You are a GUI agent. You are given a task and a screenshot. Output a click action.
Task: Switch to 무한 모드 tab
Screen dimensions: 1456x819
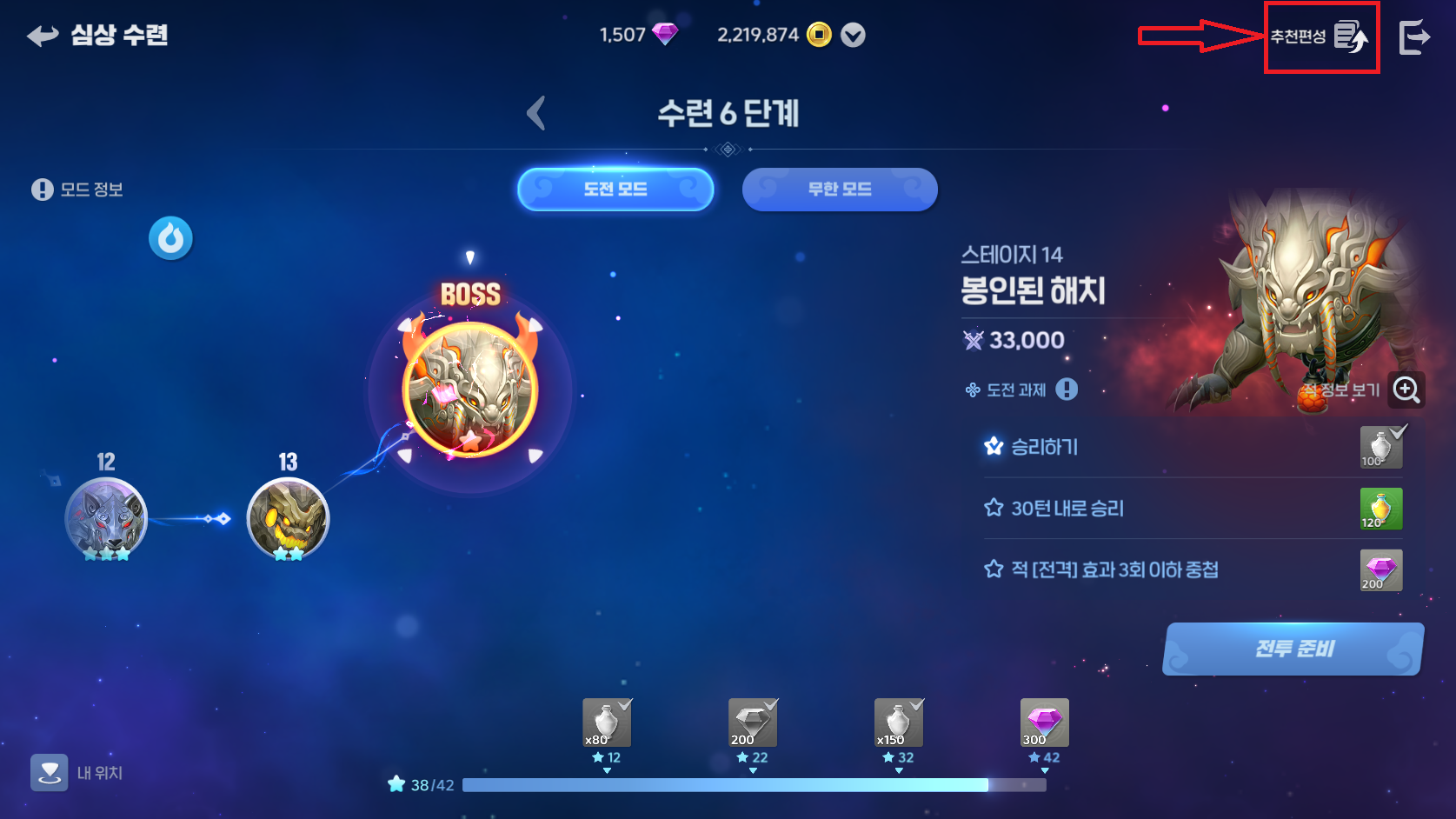pos(839,190)
